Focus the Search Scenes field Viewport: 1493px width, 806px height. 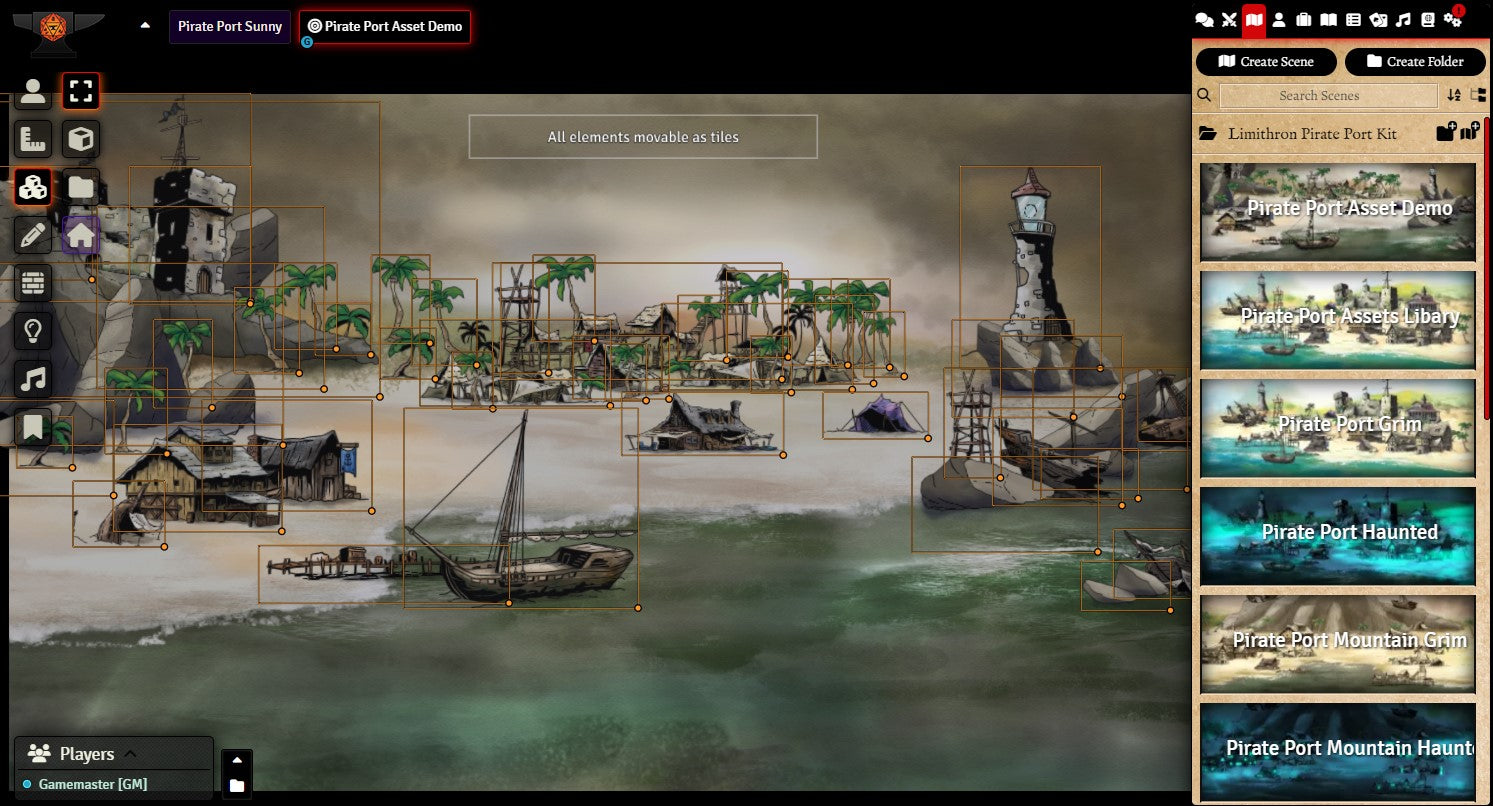click(x=1328, y=96)
